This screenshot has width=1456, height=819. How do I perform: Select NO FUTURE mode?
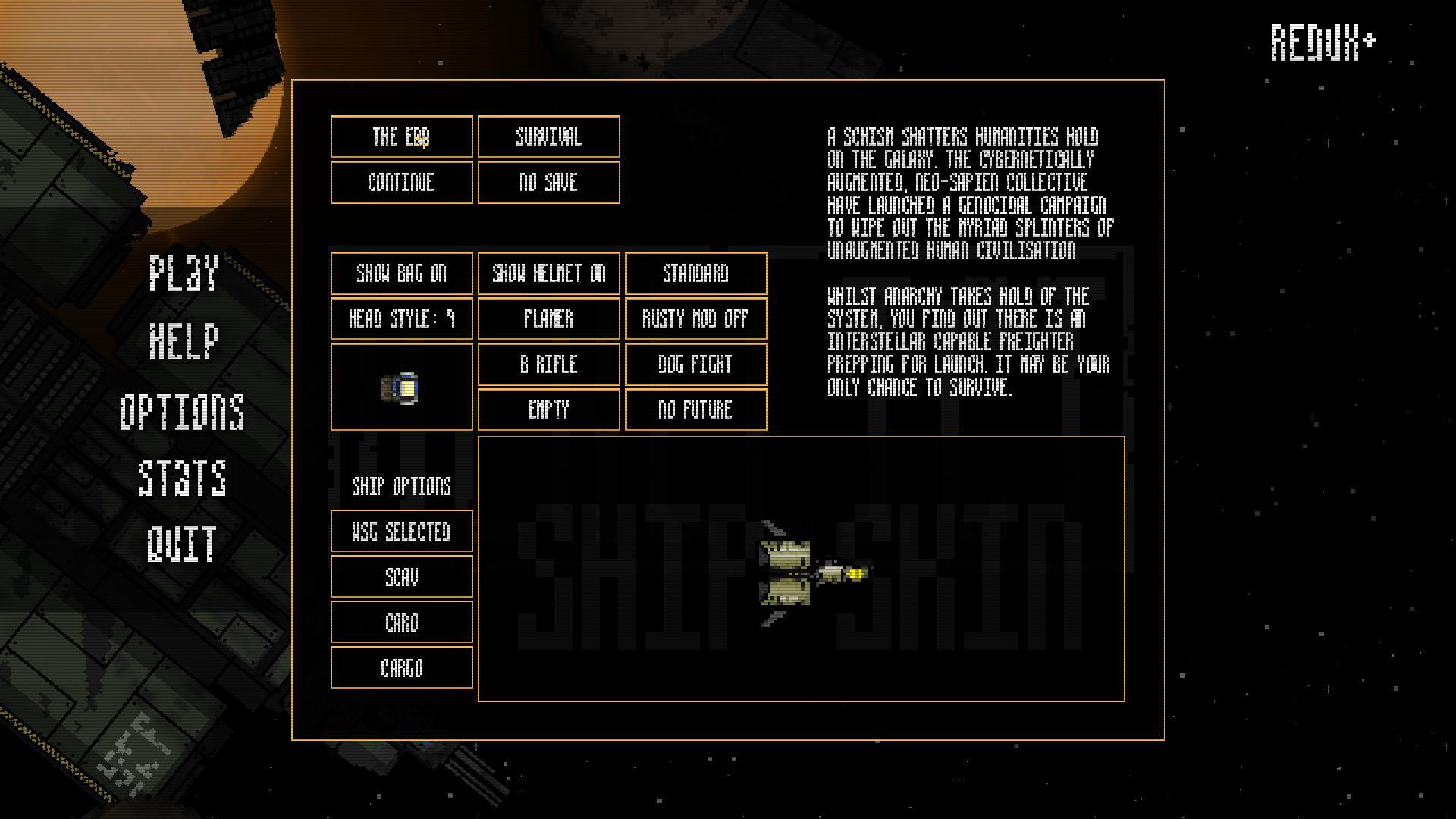pos(695,410)
